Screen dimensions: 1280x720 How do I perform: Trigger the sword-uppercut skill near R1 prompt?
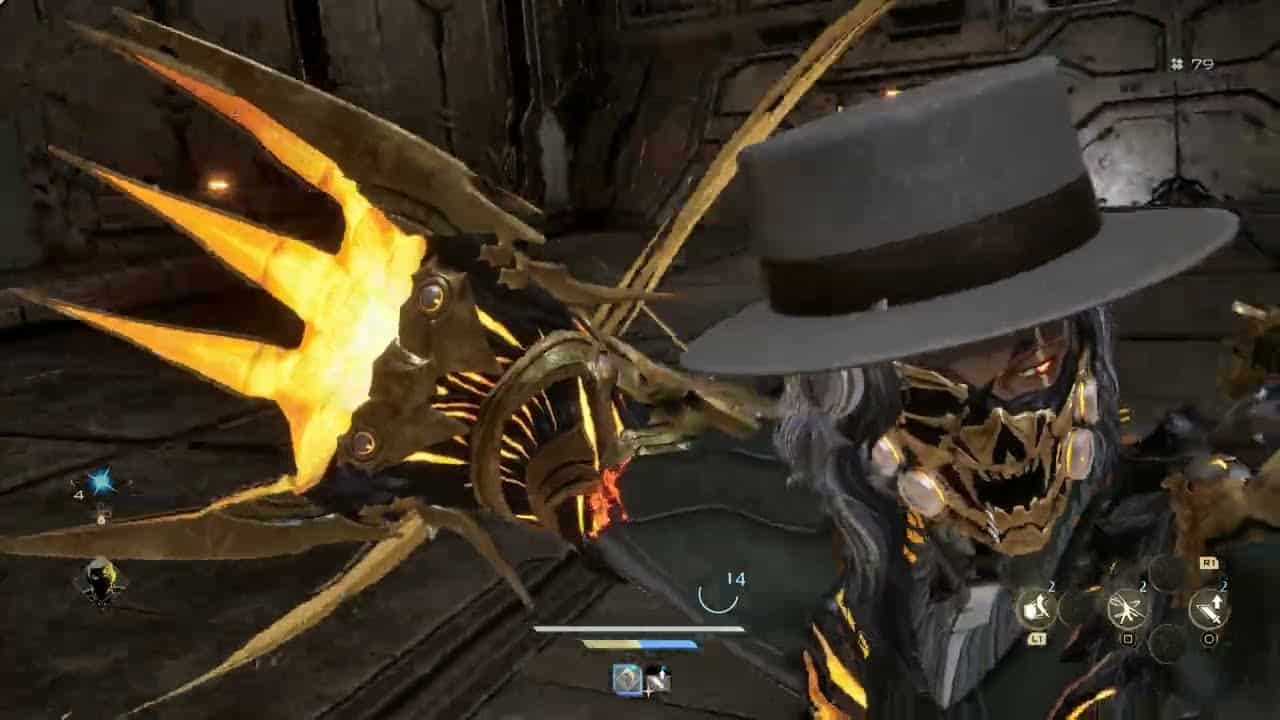[1210, 608]
